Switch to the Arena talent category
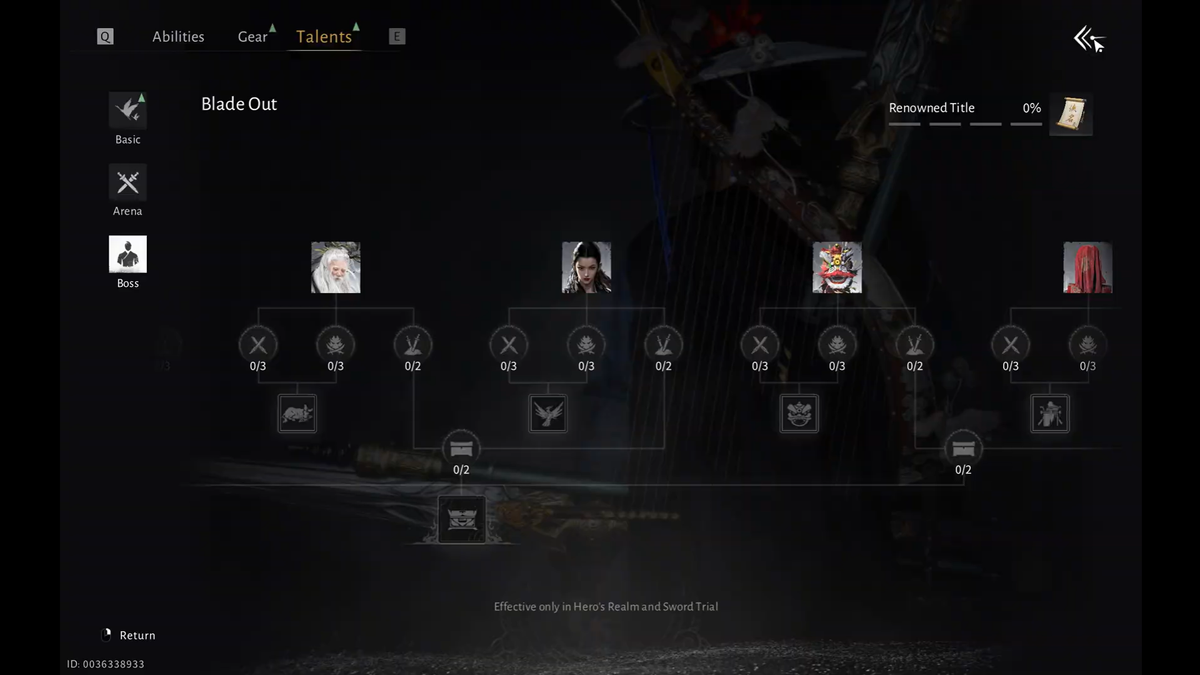 point(128,183)
